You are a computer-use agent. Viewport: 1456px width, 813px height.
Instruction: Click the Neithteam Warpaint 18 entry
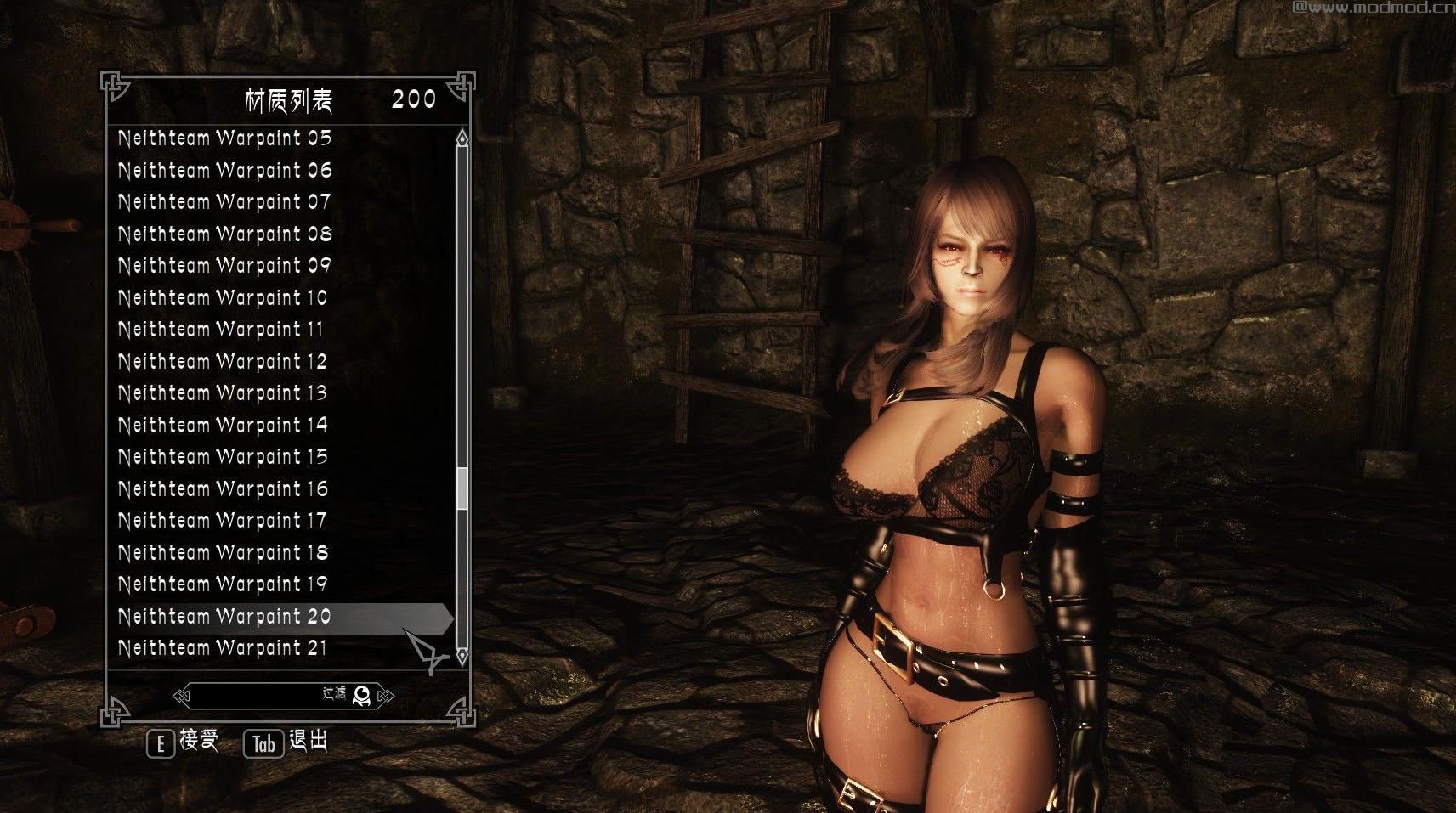click(223, 553)
